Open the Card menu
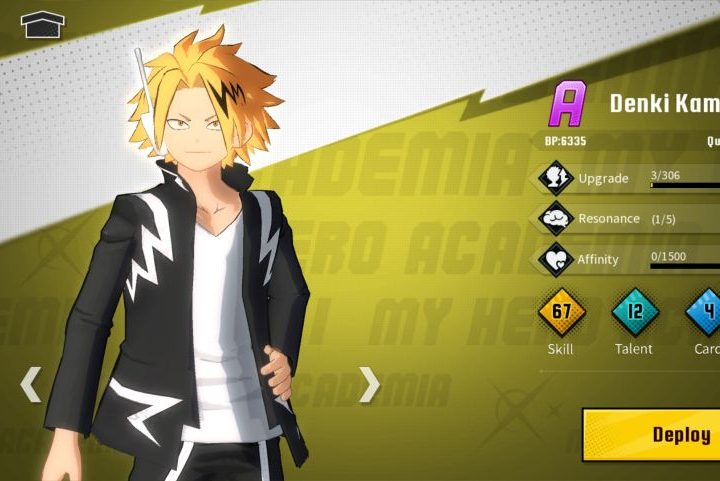Screen dimensions: 720x481 point(706,312)
